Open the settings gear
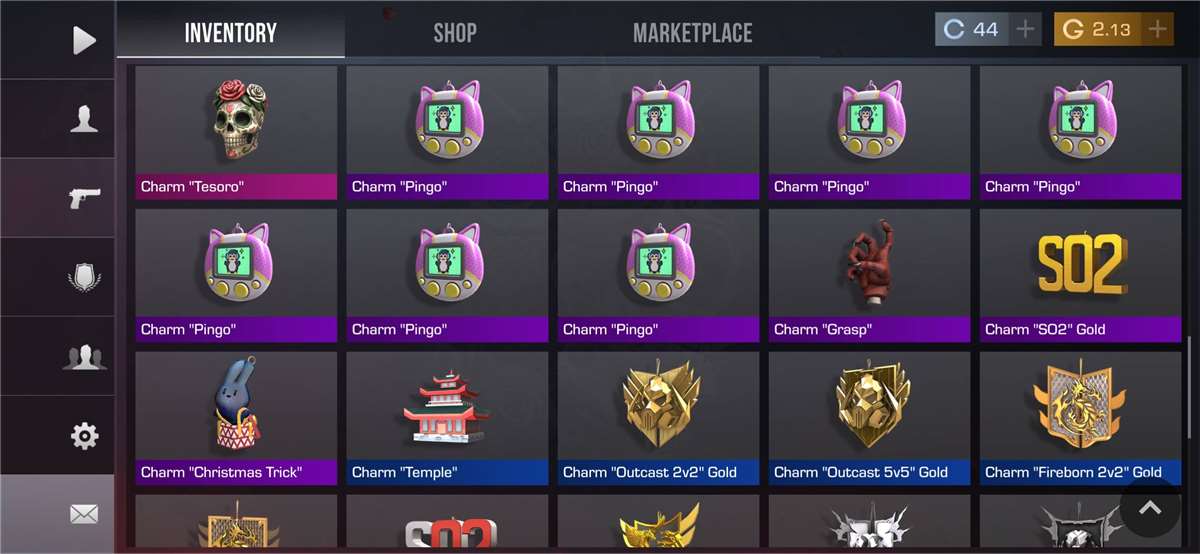The width and height of the screenshot is (1200, 554). [x=84, y=435]
